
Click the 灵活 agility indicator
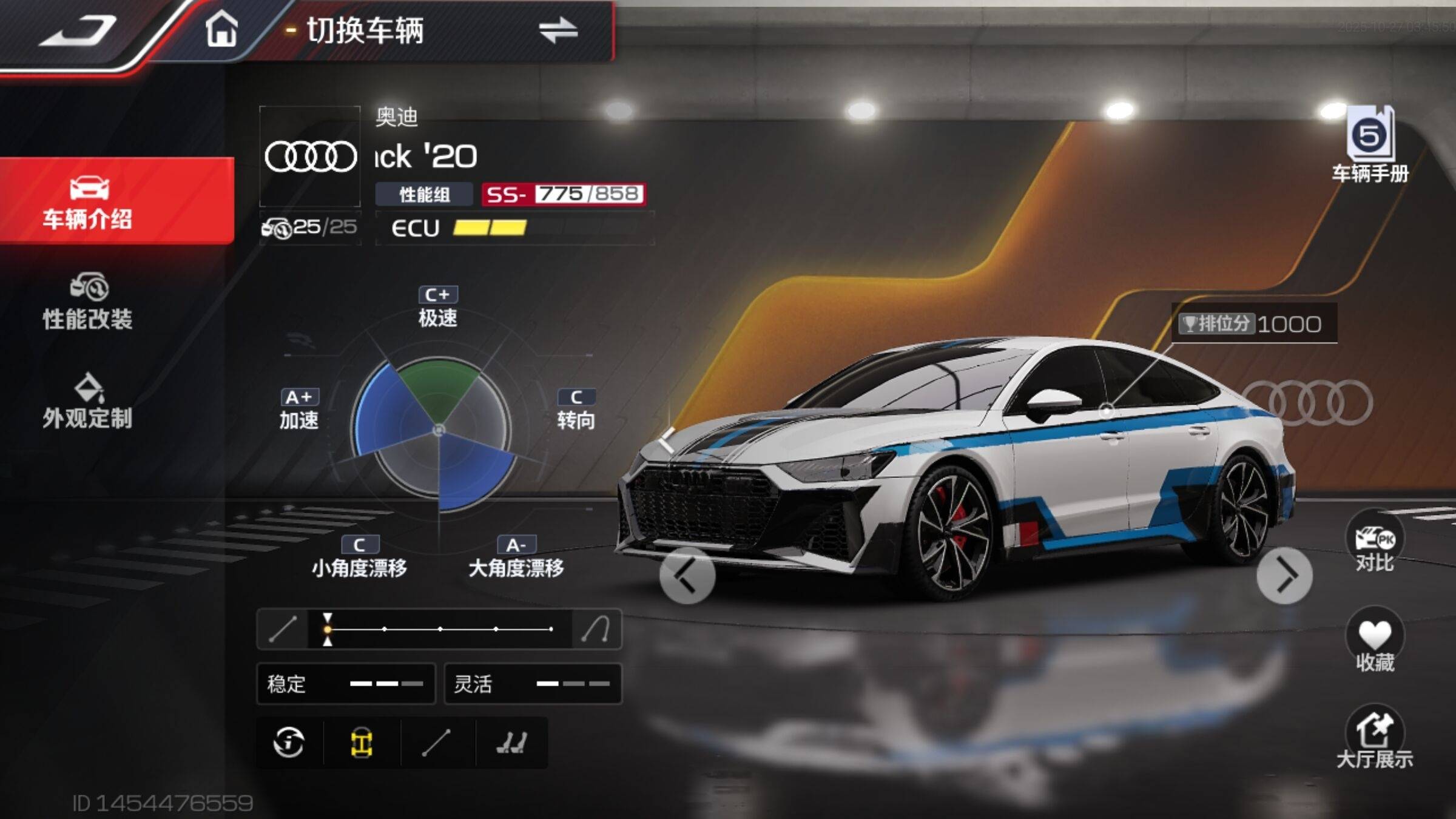tap(533, 684)
